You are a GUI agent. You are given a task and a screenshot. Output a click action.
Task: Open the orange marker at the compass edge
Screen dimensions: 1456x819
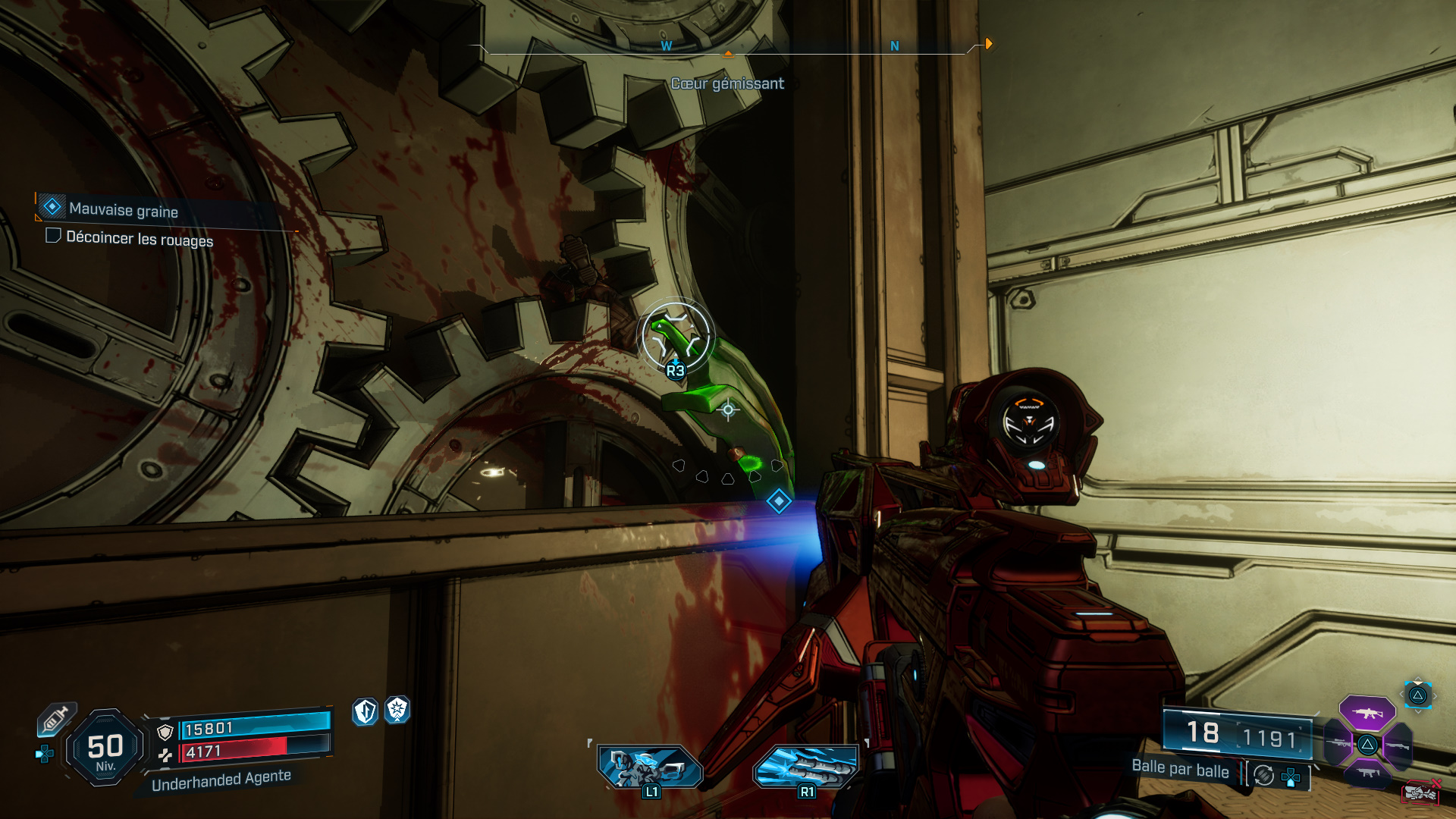pos(988,44)
